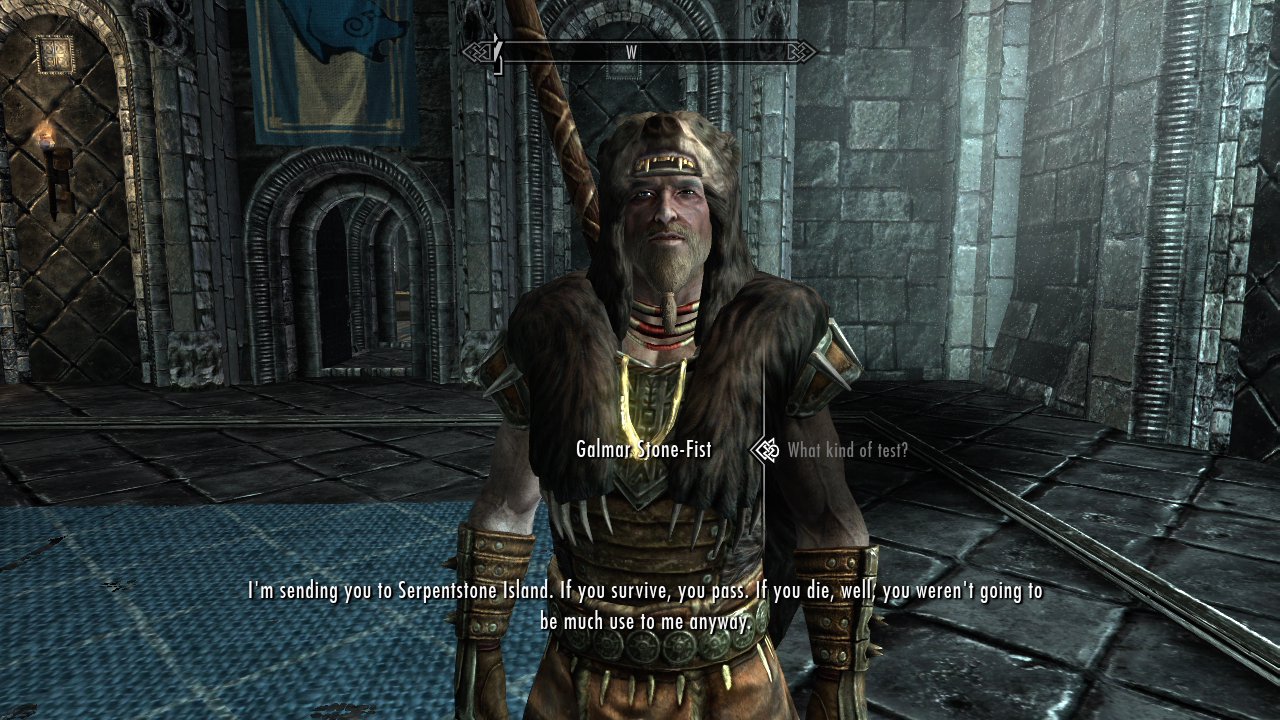1280x720 pixels.
Task: Choose the "What kind of test?" reply
Action: (847, 450)
